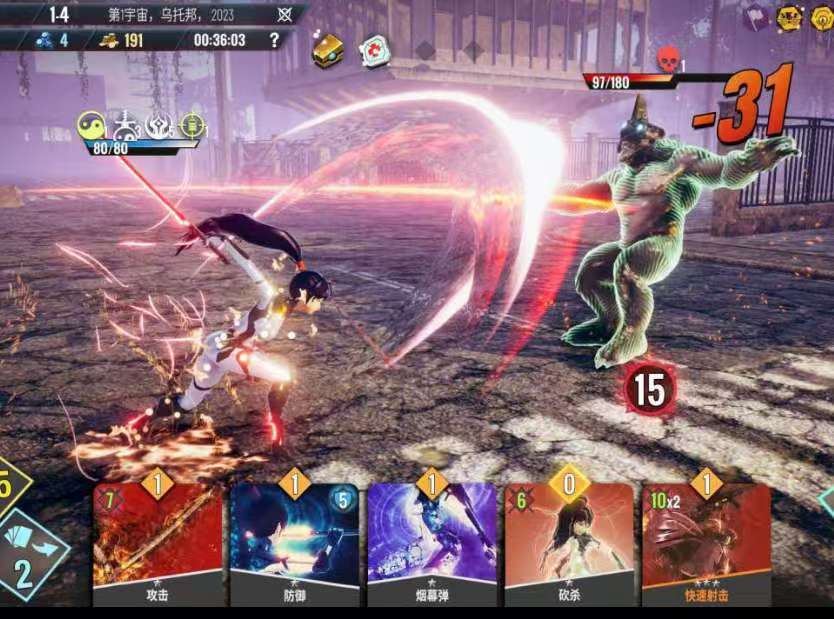The image size is (834, 619).
Task: Inspect the yin-yang buff icon
Action: pos(92,124)
